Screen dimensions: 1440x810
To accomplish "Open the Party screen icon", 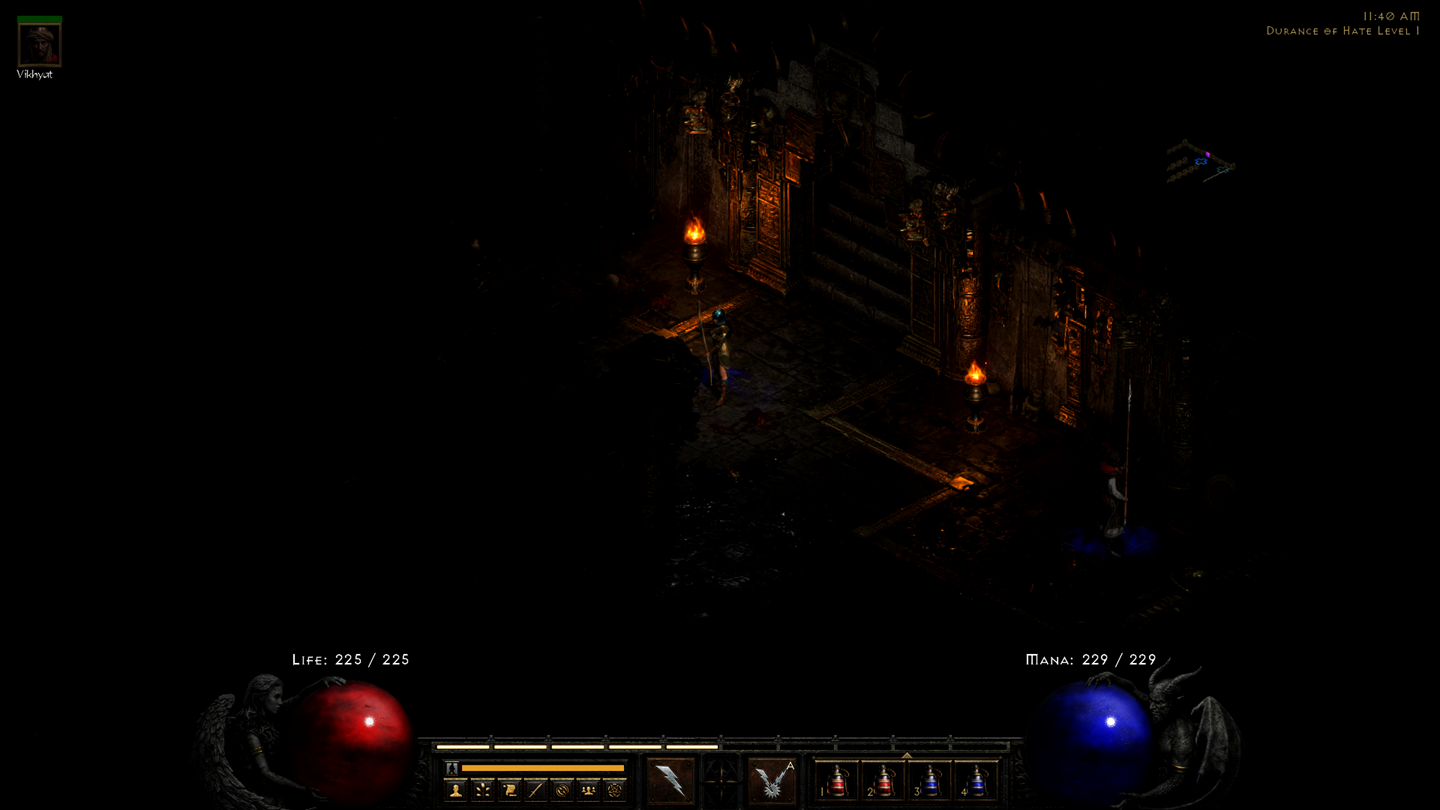I will 588,790.
